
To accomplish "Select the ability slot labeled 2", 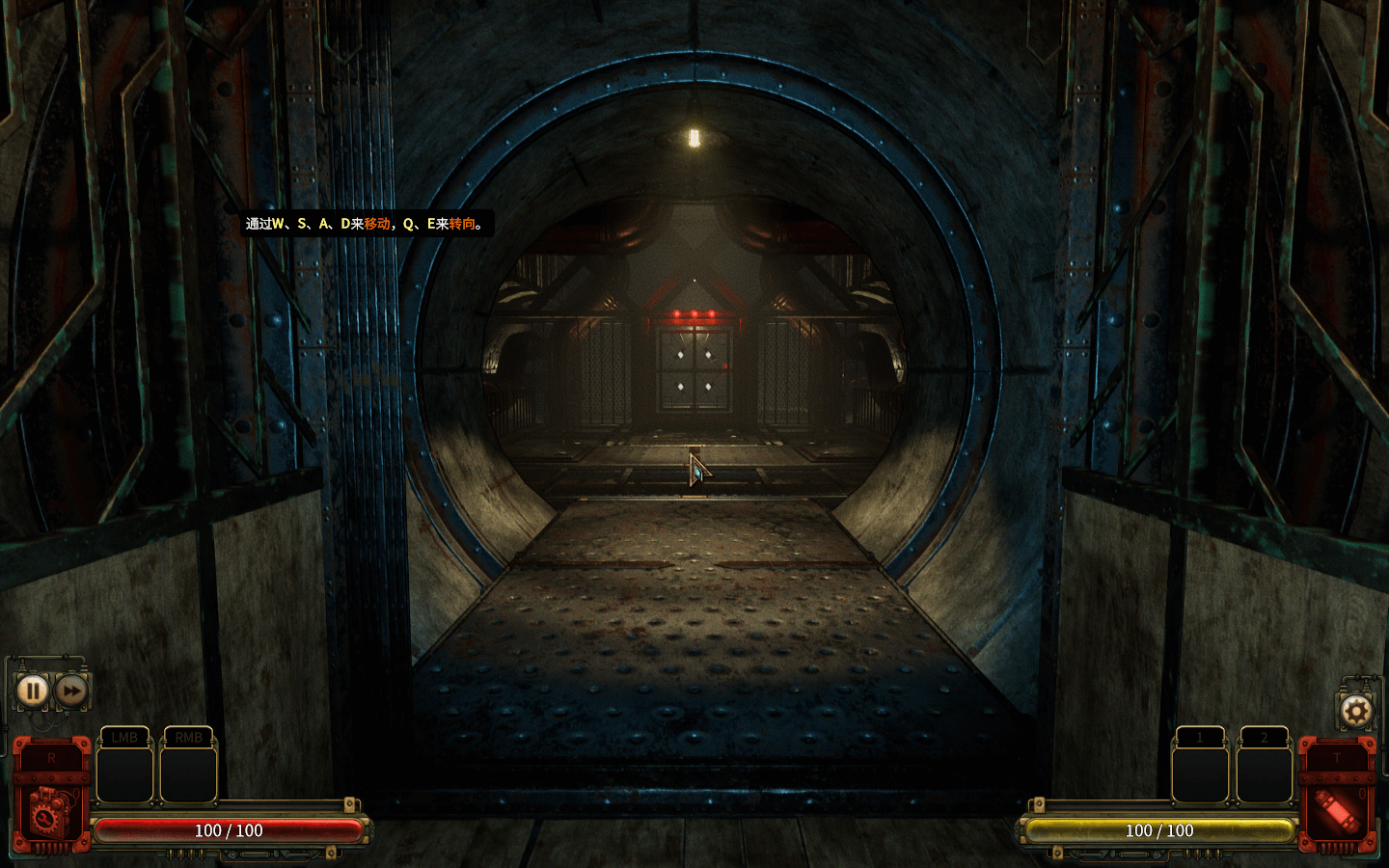I will (1264, 769).
